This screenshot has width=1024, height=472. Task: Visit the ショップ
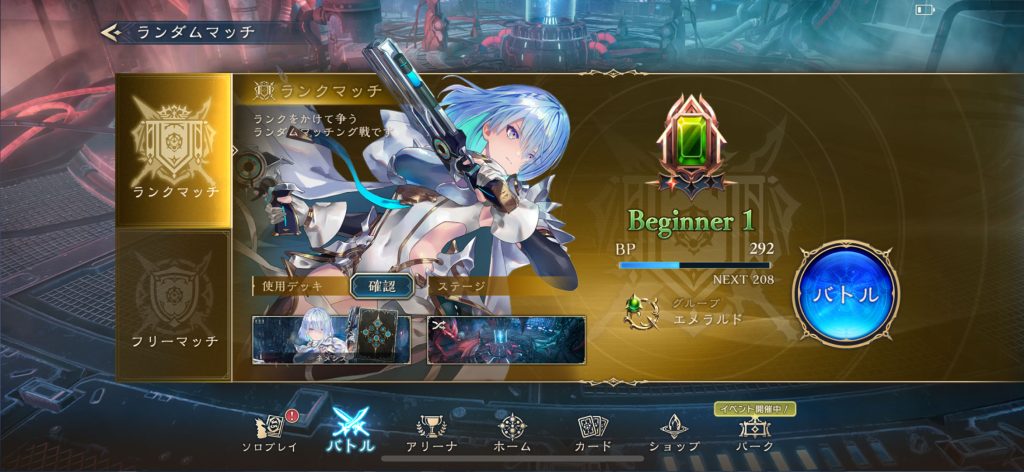pyautogui.click(x=673, y=433)
